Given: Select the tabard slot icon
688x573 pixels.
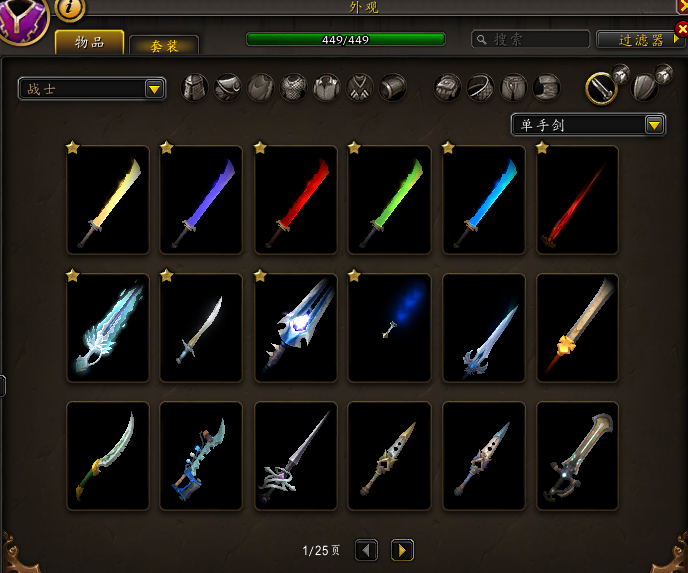Looking at the screenshot, I should pyautogui.click(x=359, y=88).
